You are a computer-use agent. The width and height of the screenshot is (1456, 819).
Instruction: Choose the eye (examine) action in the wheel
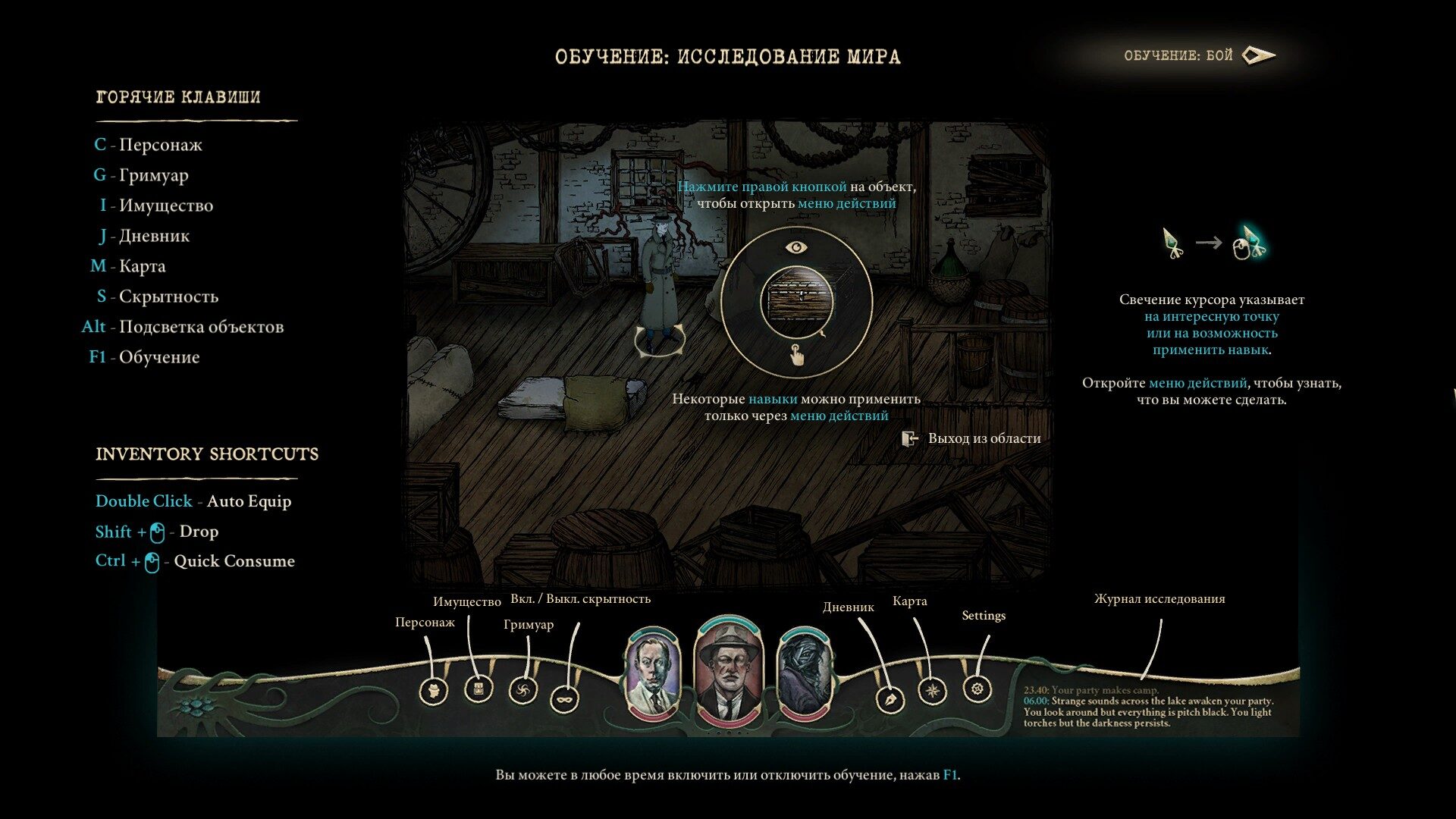pos(795,247)
